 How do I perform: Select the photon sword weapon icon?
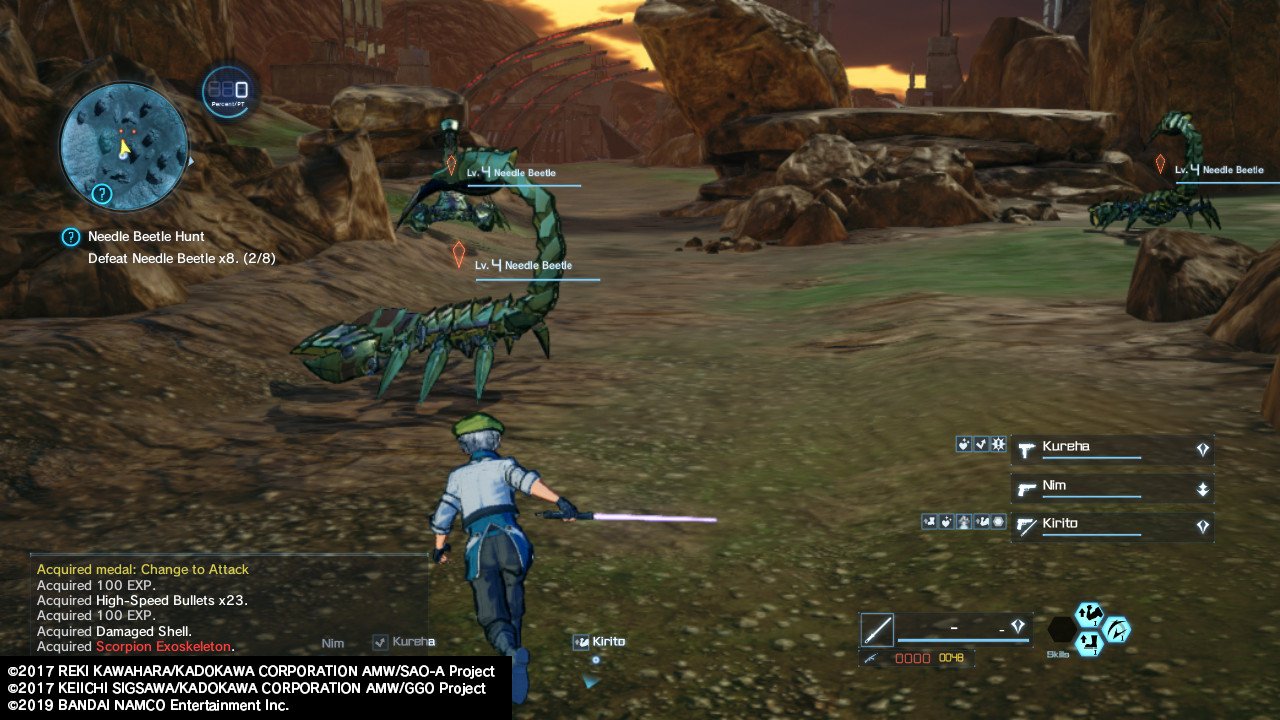[876, 628]
